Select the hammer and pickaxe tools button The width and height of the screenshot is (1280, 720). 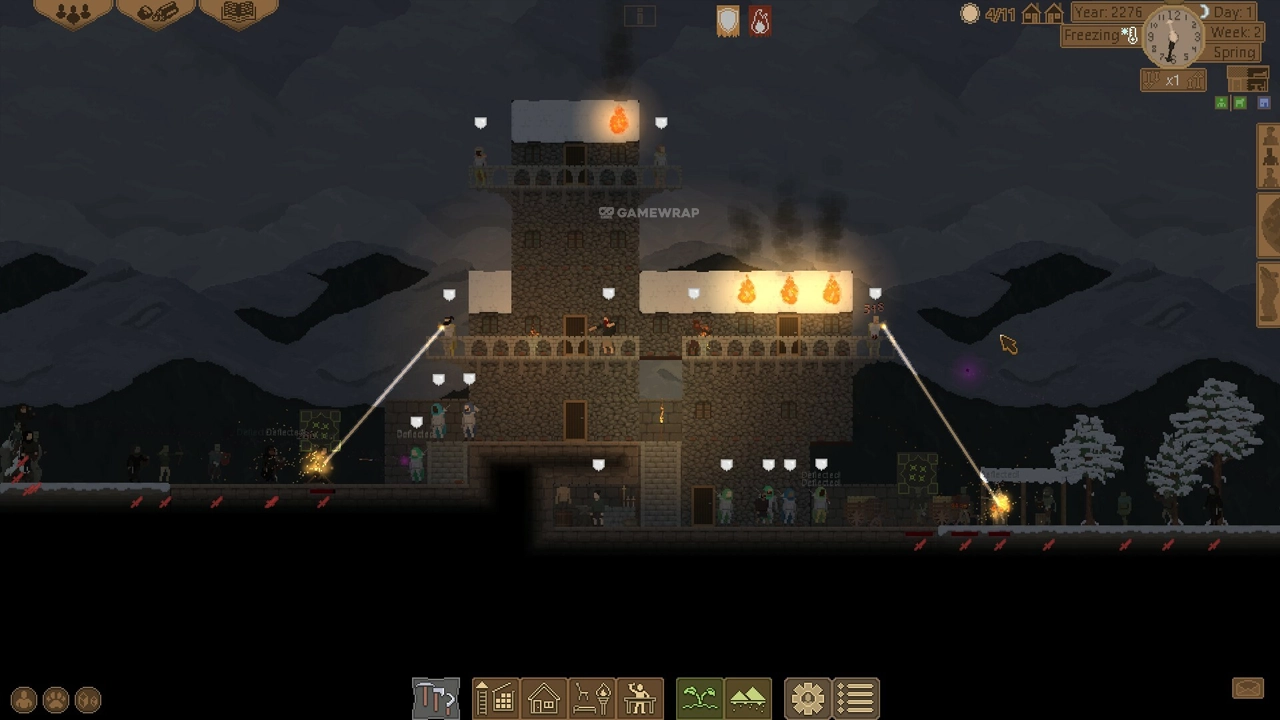pyautogui.click(x=435, y=698)
